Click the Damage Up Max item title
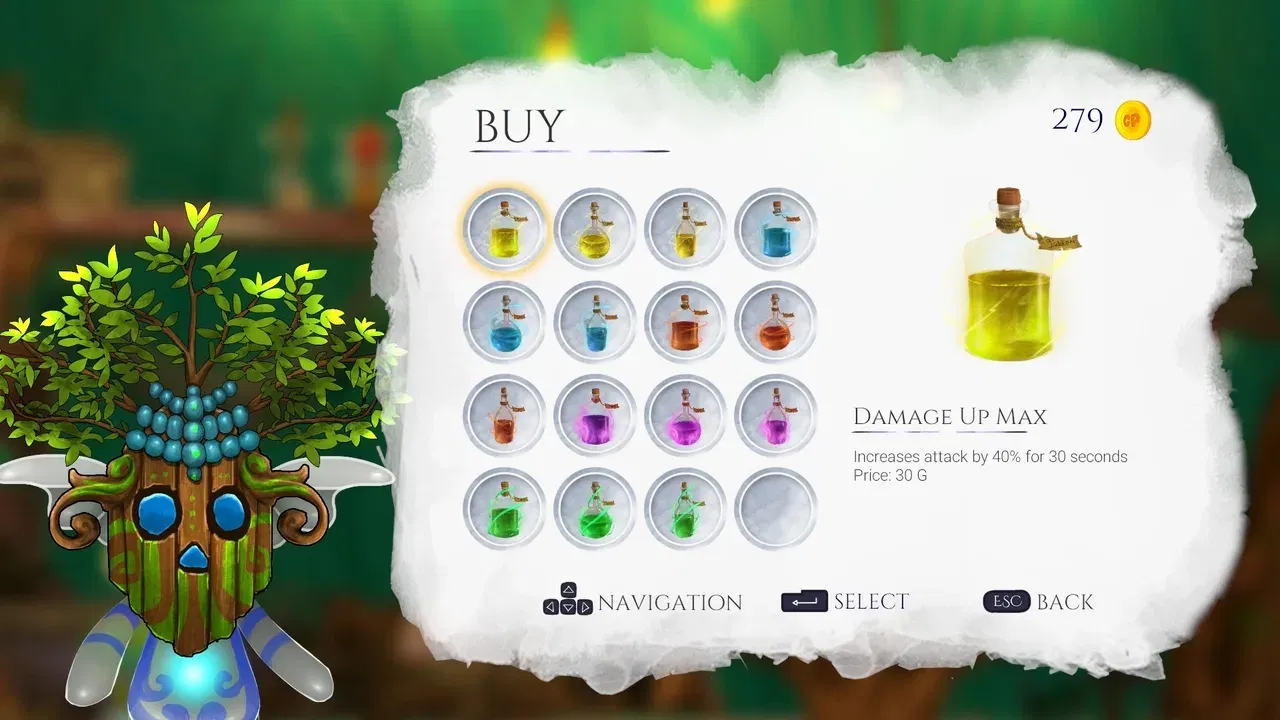 click(948, 417)
